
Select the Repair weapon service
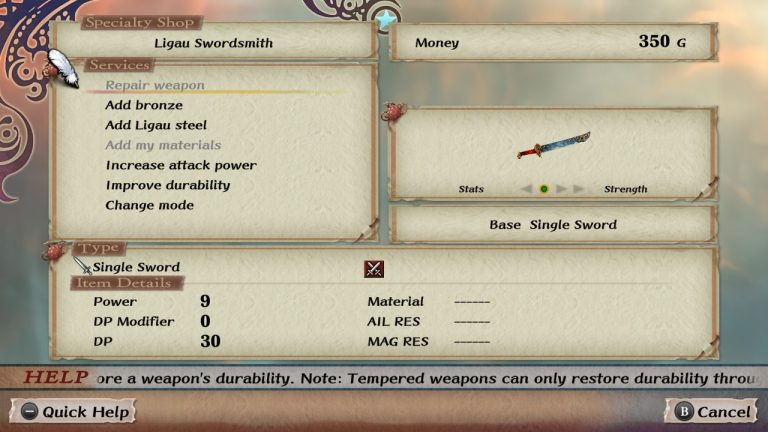pos(155,85)
